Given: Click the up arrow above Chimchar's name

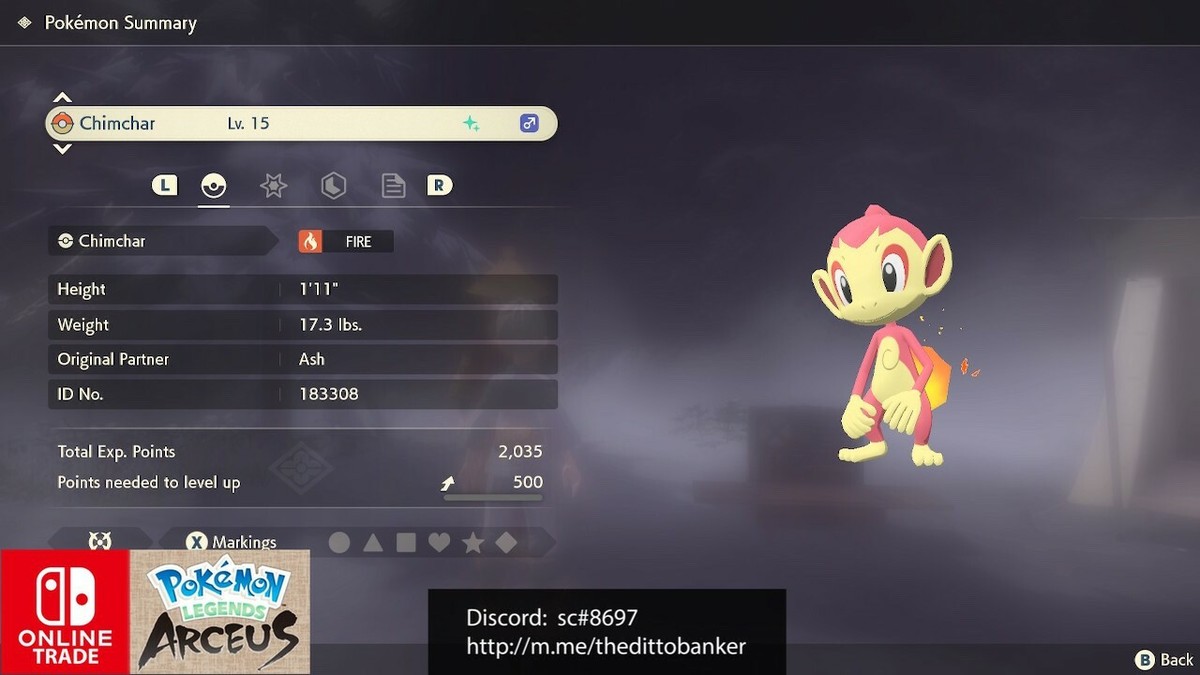Looking at the screenshot, I should point(62,98).
